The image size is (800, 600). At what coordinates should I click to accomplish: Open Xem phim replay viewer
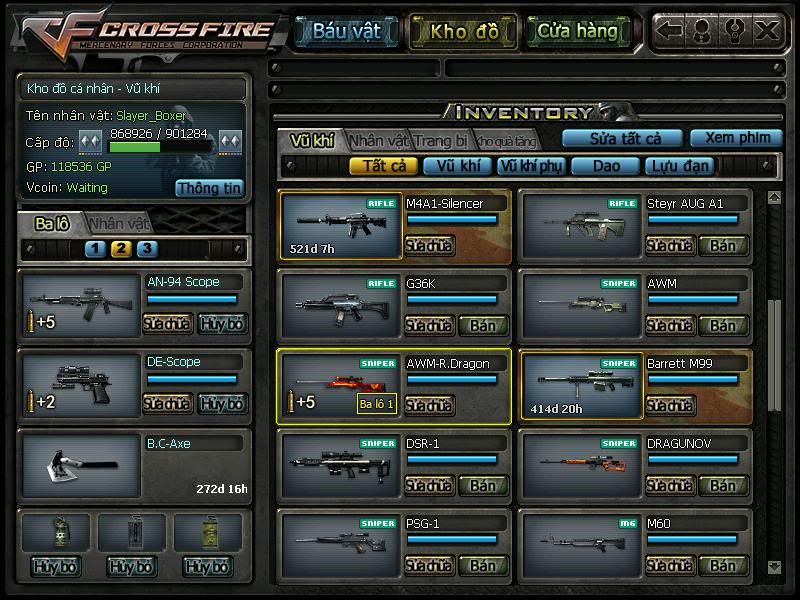tap(736, 138)
